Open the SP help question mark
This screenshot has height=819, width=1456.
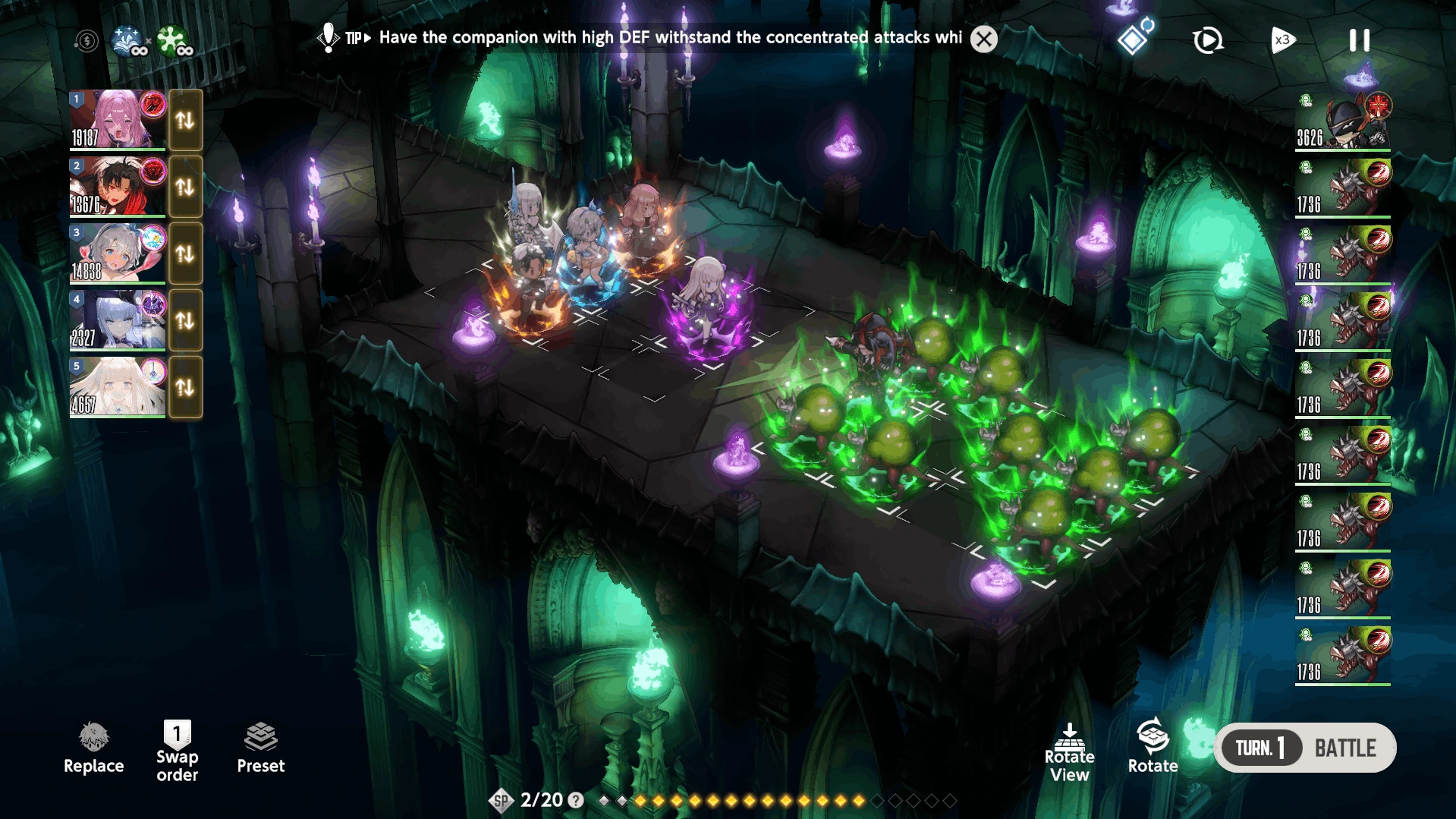[576, 800]
